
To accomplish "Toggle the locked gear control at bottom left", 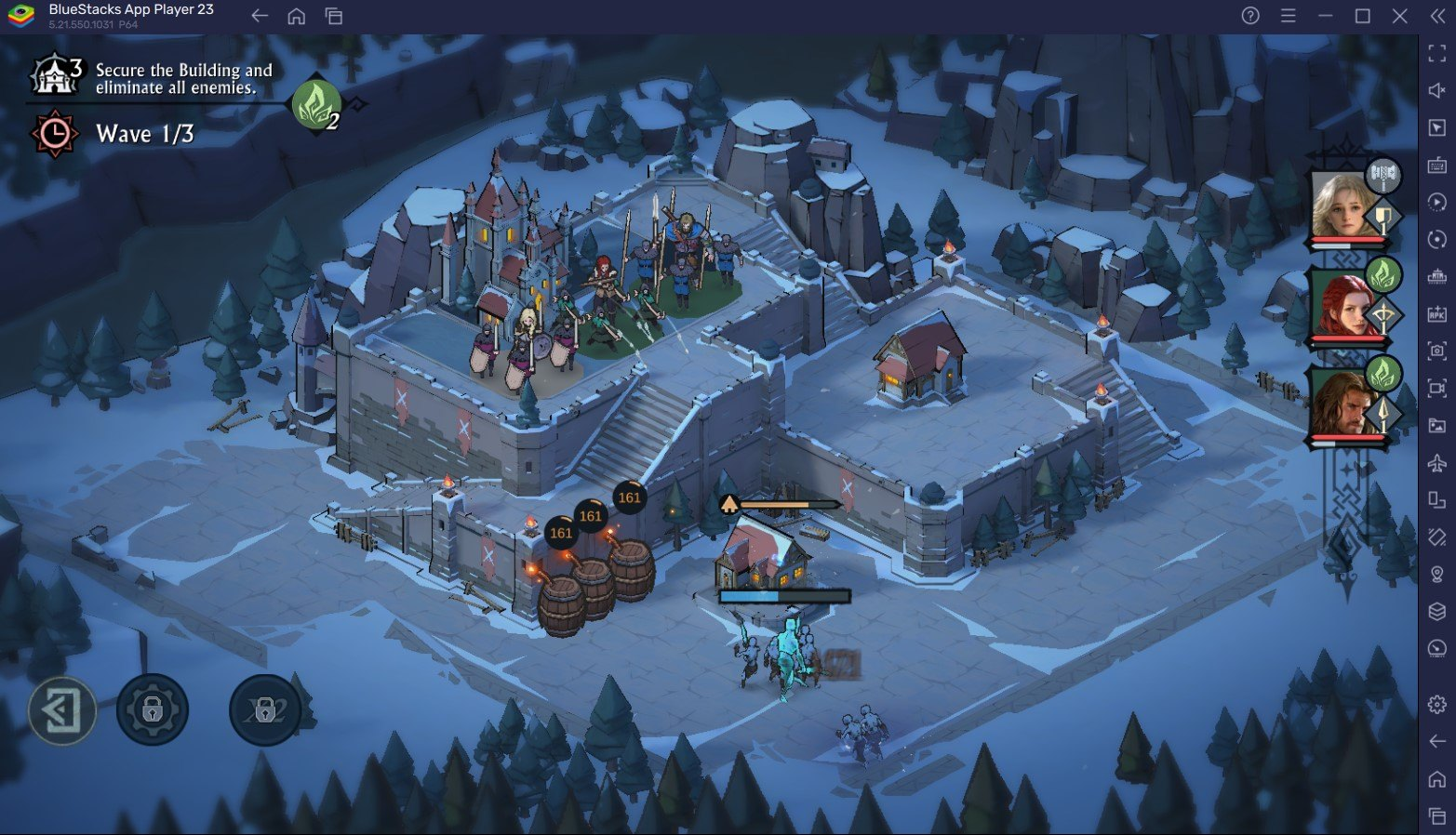I will tap(154, 709).
